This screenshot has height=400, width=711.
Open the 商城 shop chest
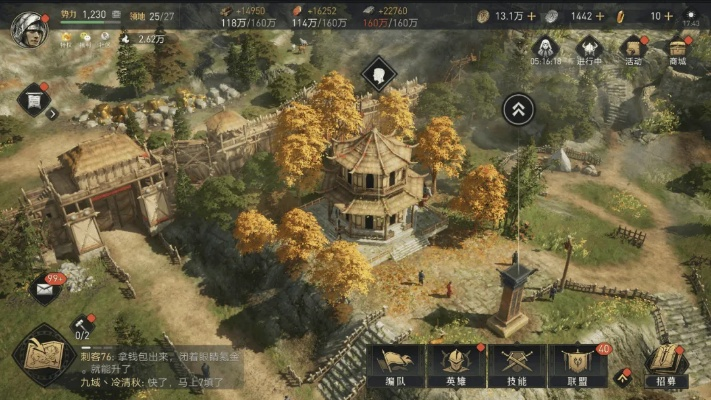(678, 50)
